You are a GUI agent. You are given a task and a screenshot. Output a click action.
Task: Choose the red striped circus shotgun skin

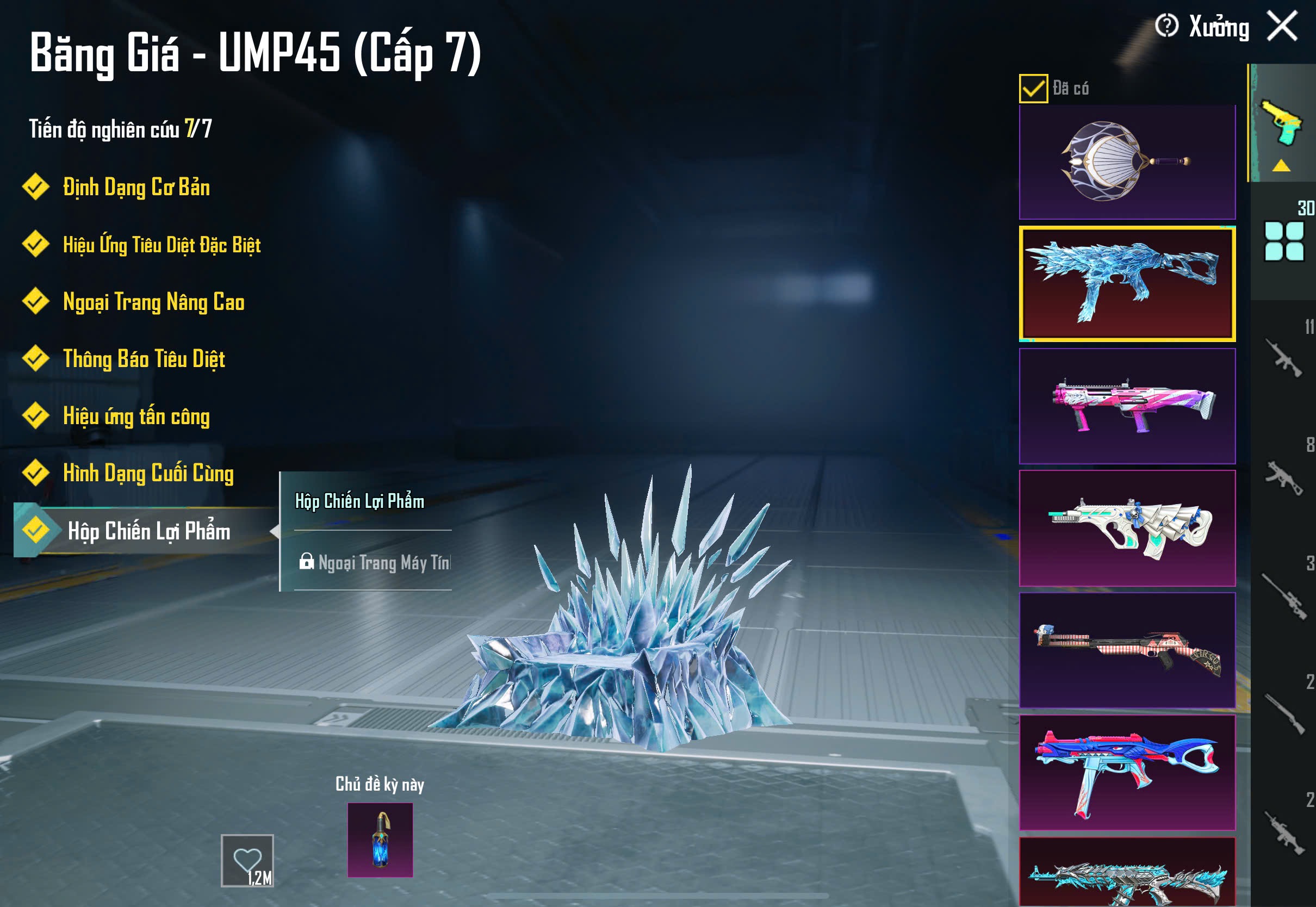tap(1127, 650)
